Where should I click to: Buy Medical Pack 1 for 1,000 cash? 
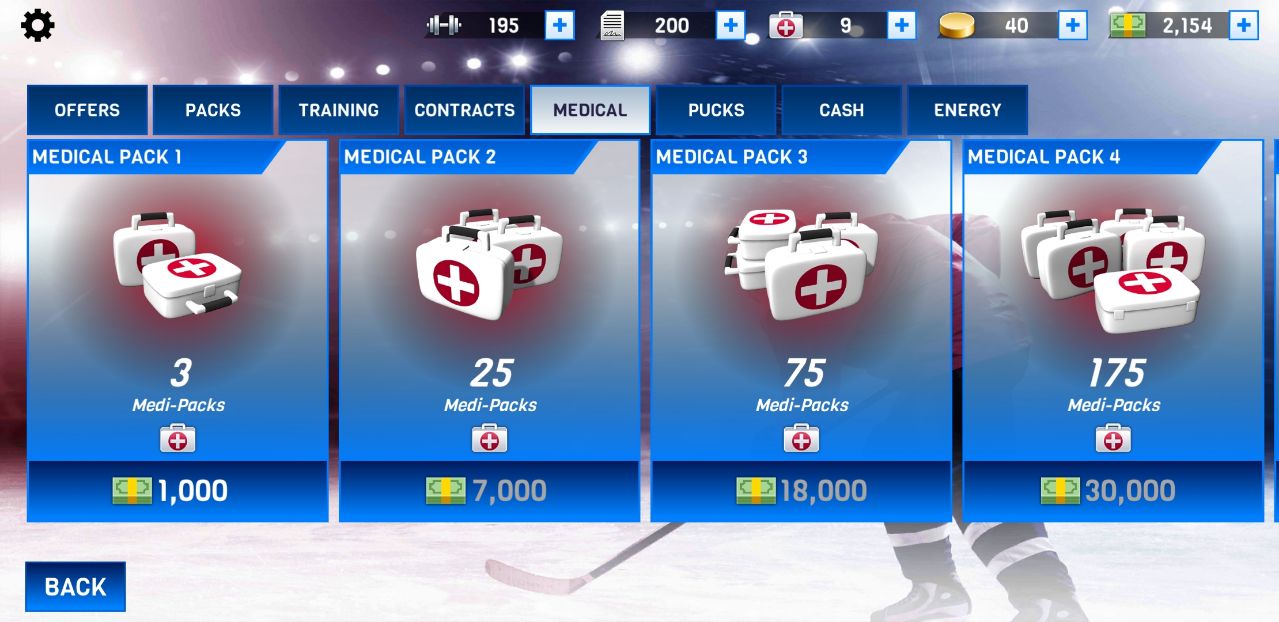click(177, 490)
